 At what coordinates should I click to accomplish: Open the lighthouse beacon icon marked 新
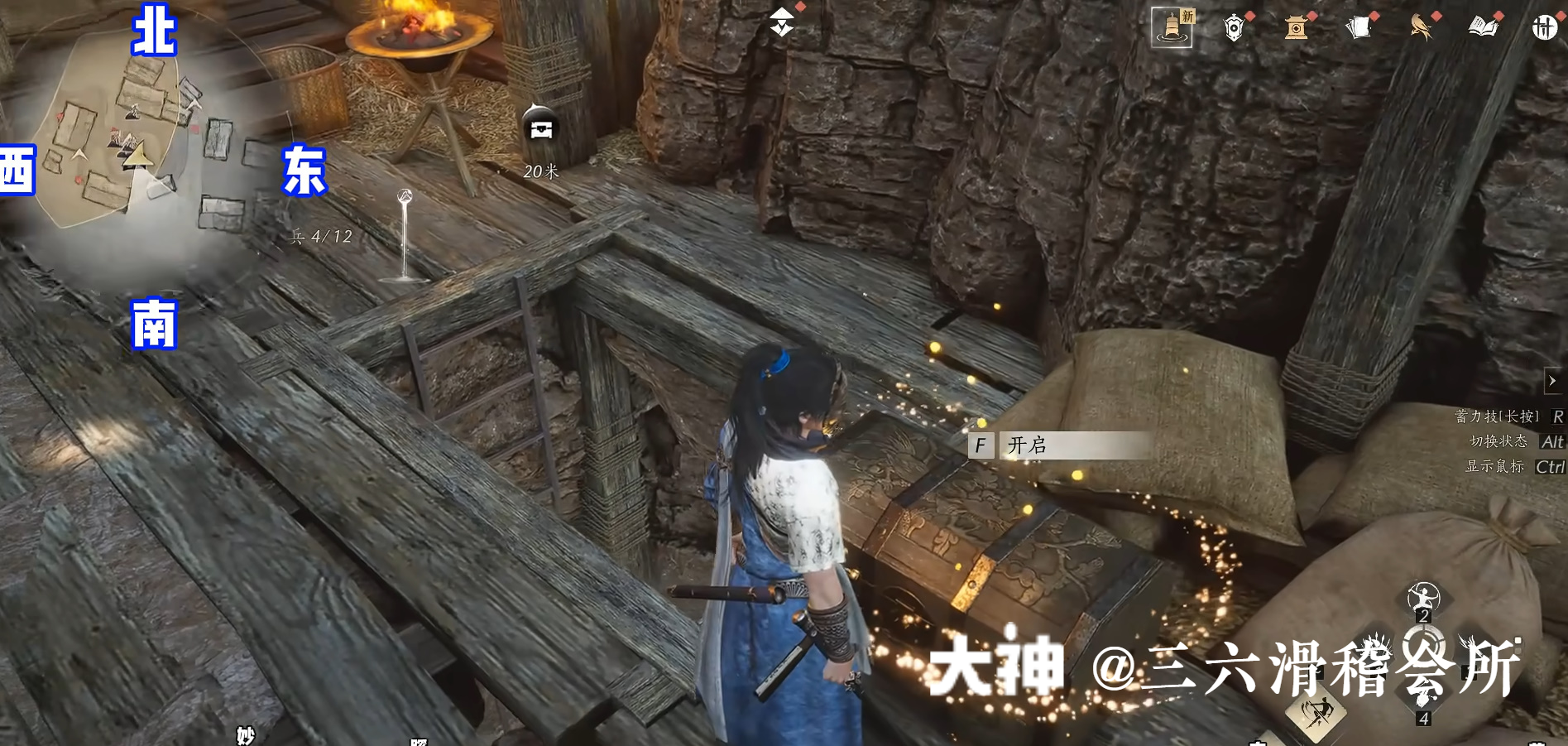pos(1172,27)
